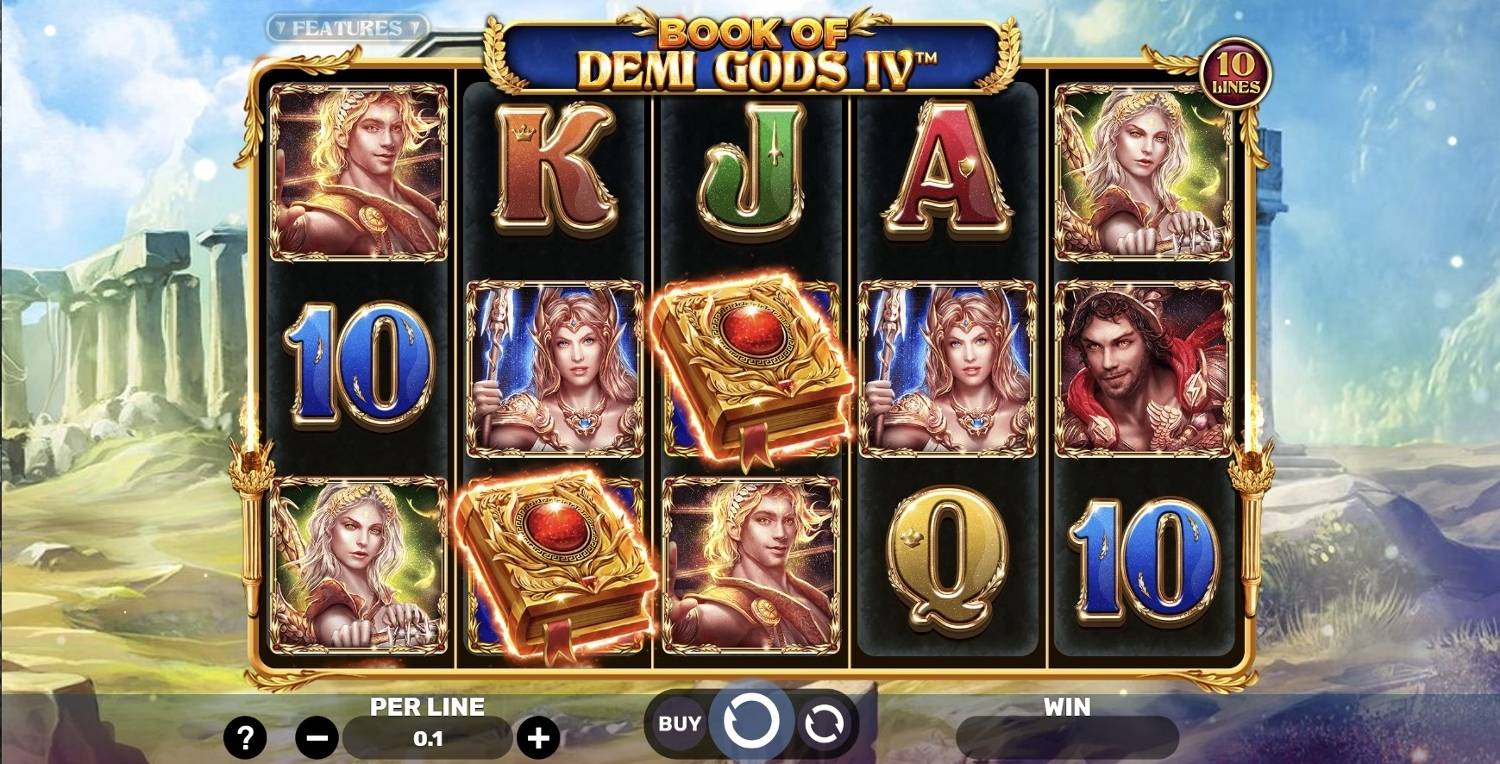This screenshot has height=764, width=1500.
Task: Decrease bet using the minus stepper
Action: pos(319,737)
